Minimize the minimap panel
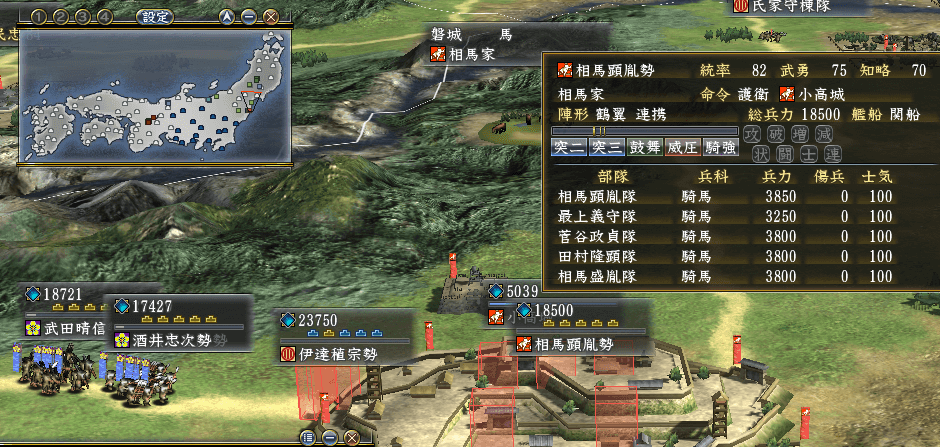This screenshot has width=940, height=447. click(248, 17)
